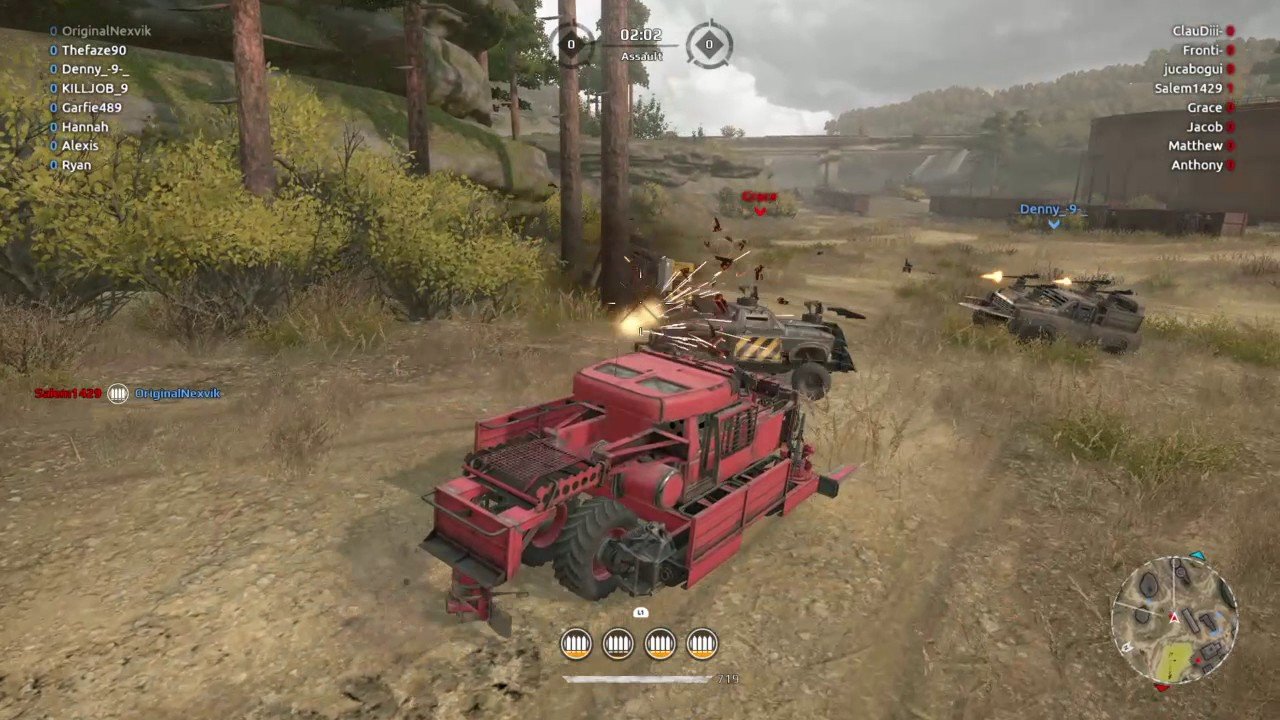Choose Anthony in the enemy roster
The height and width of the screenshot is (720, 1280).
click(1197, 165)
